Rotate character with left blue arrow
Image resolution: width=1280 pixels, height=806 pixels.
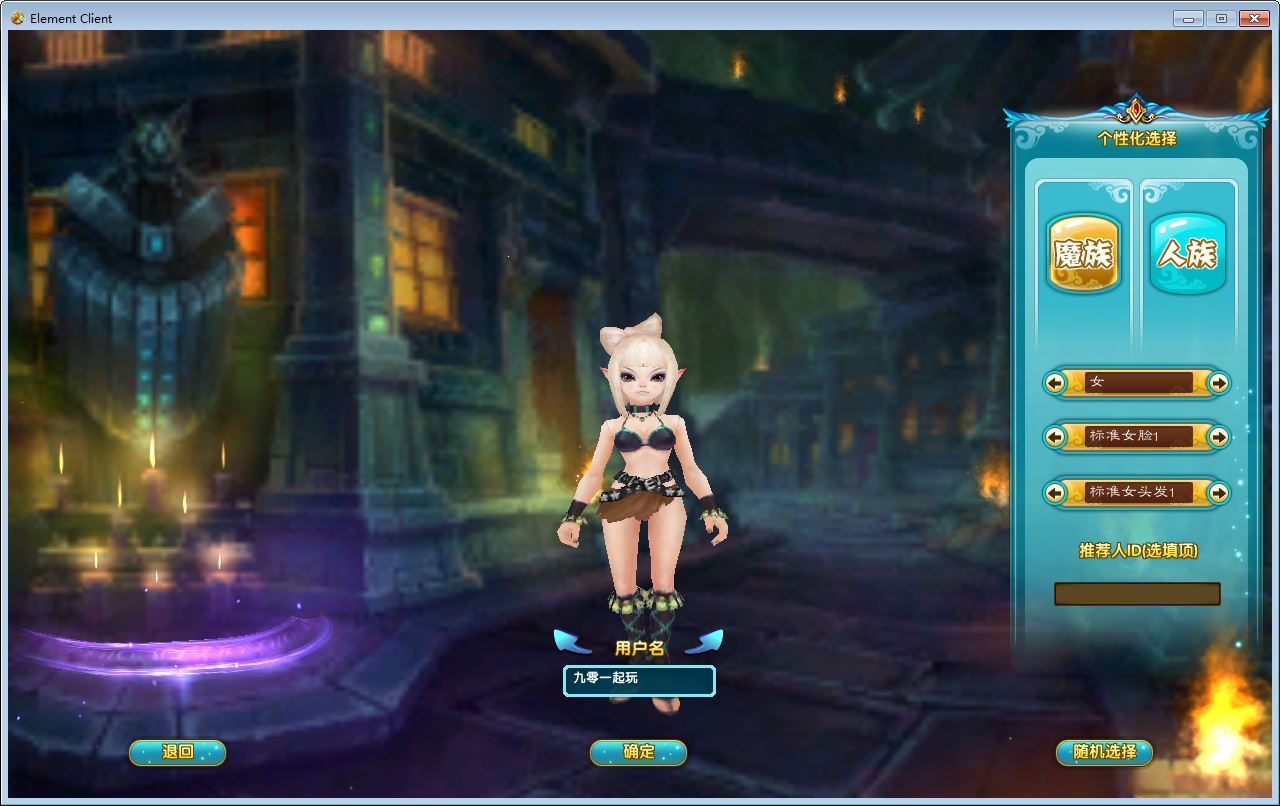pyautogui.click(x=573, y=641)
